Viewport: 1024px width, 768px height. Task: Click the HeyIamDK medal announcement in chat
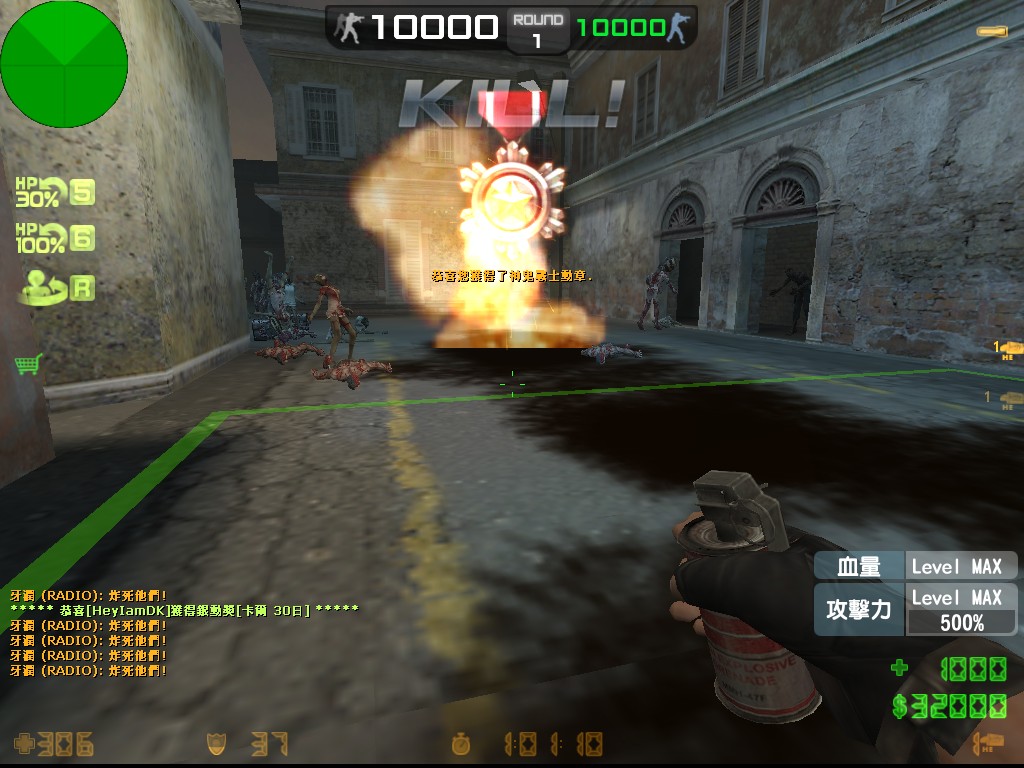click(x=184, y=610)
